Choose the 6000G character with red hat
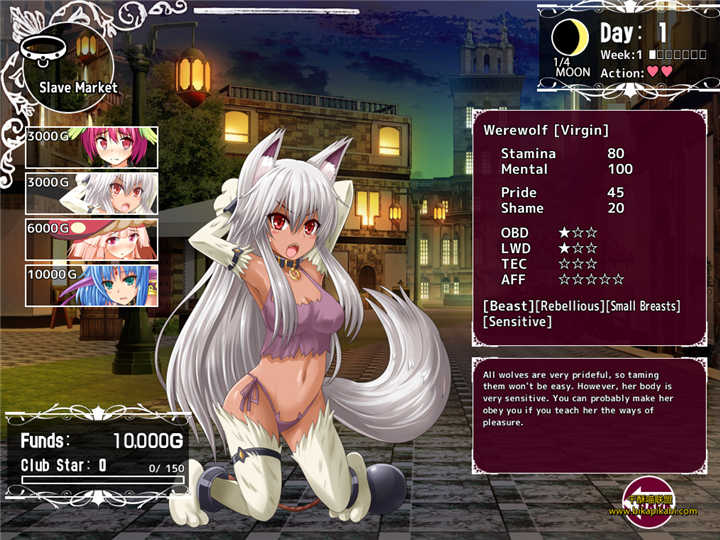Screen dimensions: 720x540 click(92, 239)
